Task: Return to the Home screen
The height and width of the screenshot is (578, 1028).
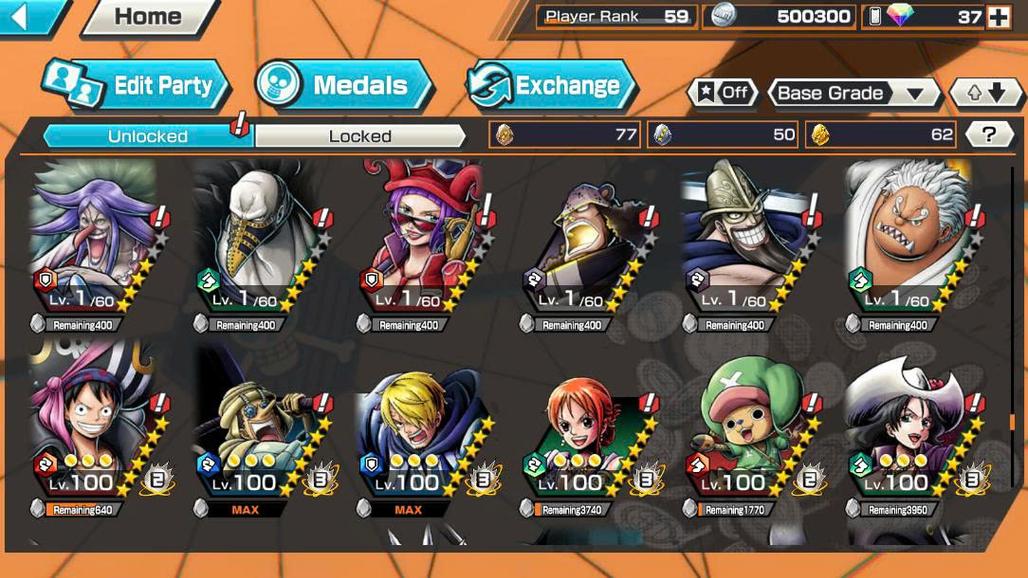Action: click(x=148, y=17)
